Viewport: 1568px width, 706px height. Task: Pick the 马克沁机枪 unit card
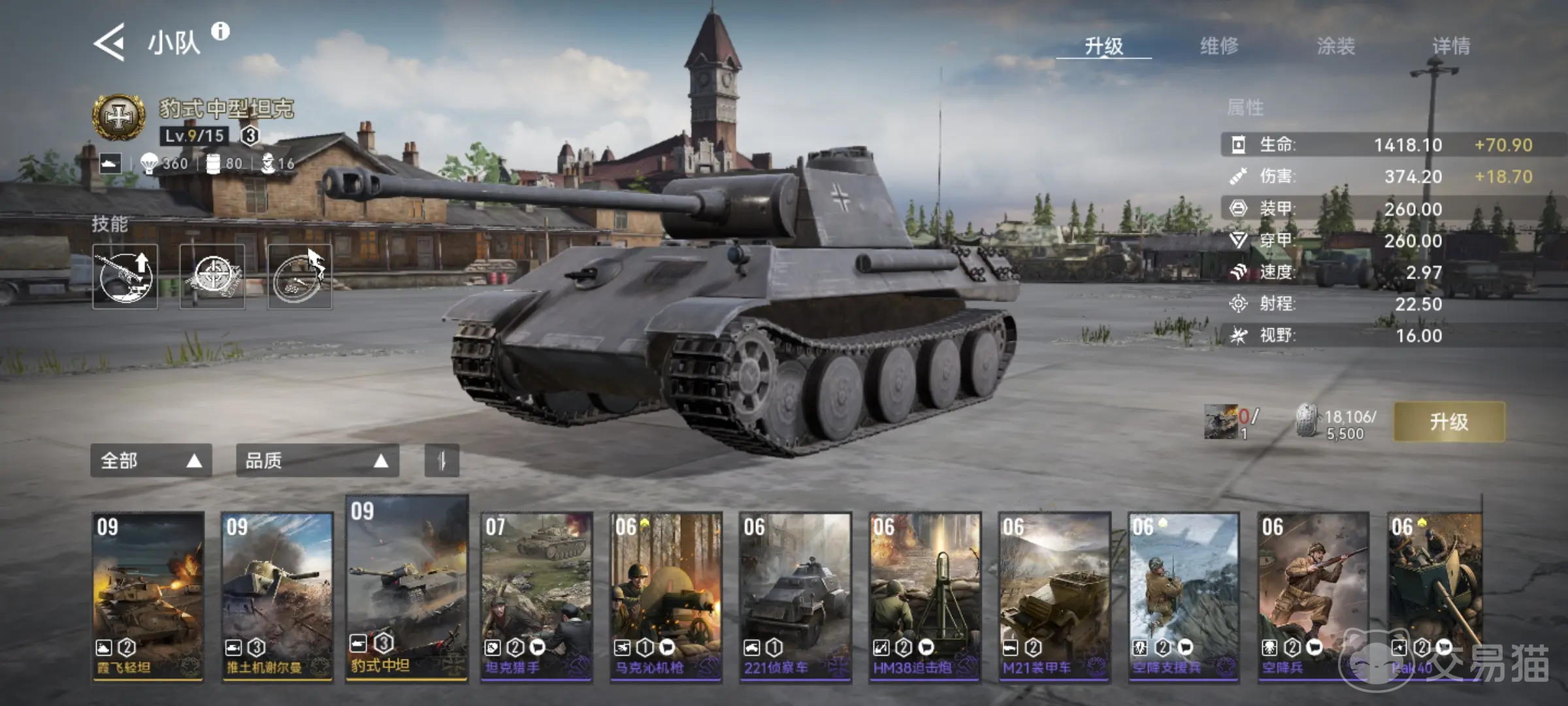pyautogui.click(x=666, y=596)
